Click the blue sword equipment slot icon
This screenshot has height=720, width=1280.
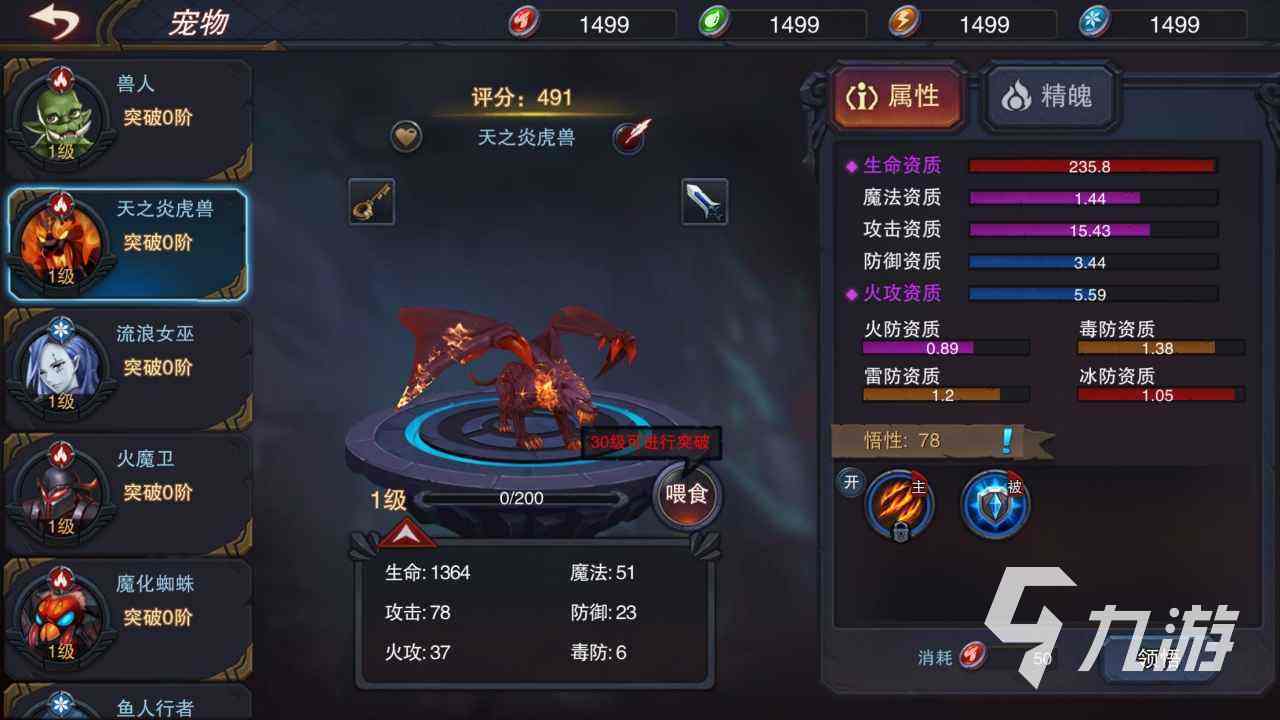703,200
